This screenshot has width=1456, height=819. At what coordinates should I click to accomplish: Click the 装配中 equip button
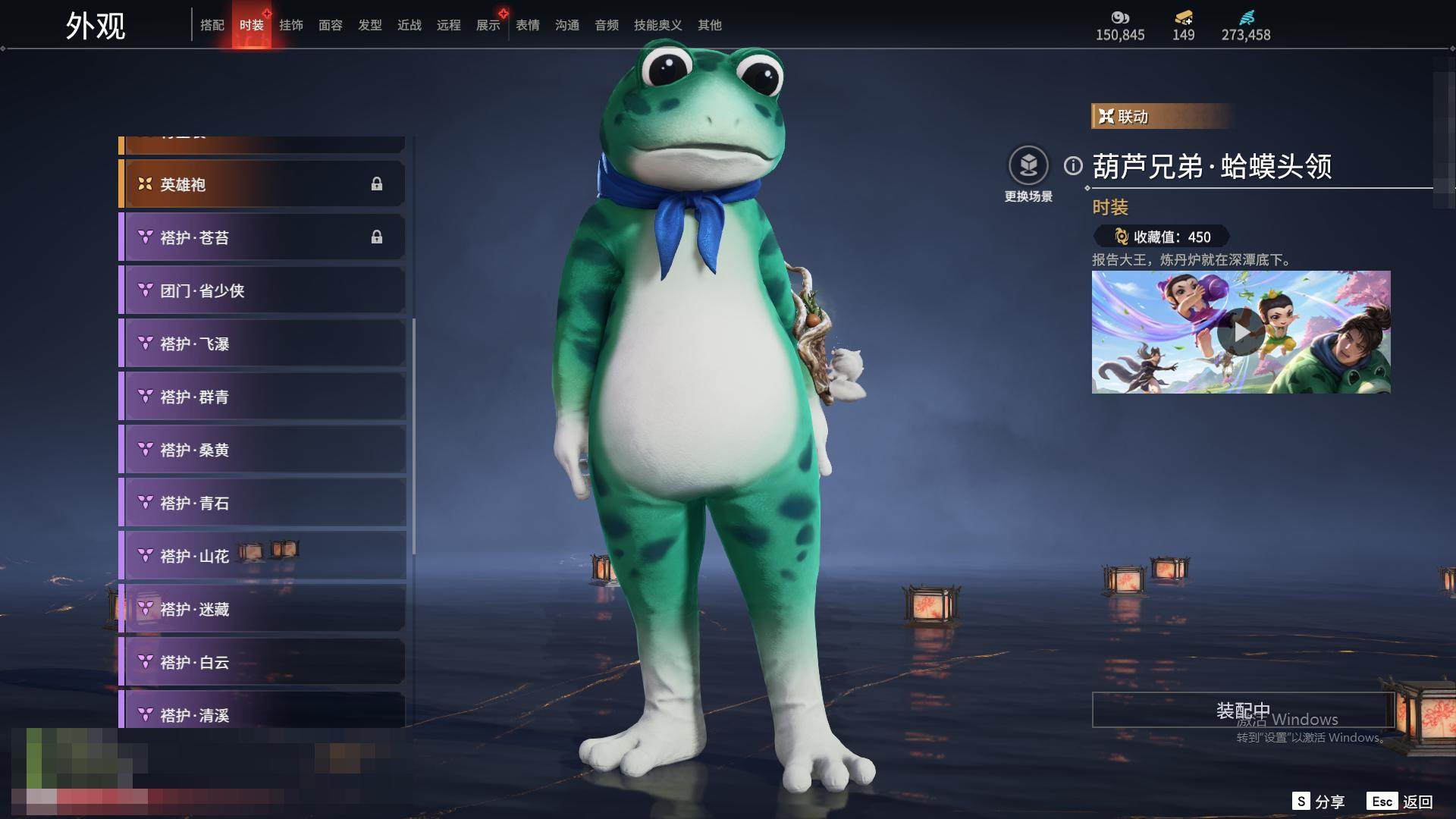[1243, 710]
